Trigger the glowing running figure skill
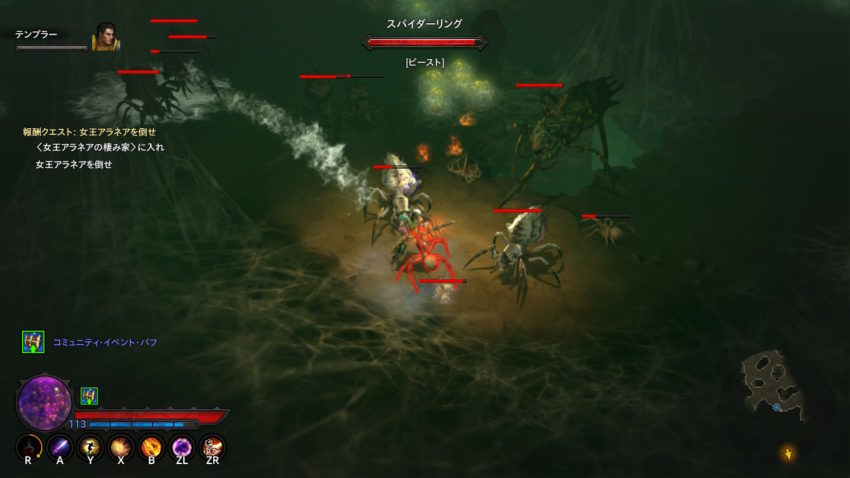This screenshot has height=478, width=850. (x=91, y=446)
